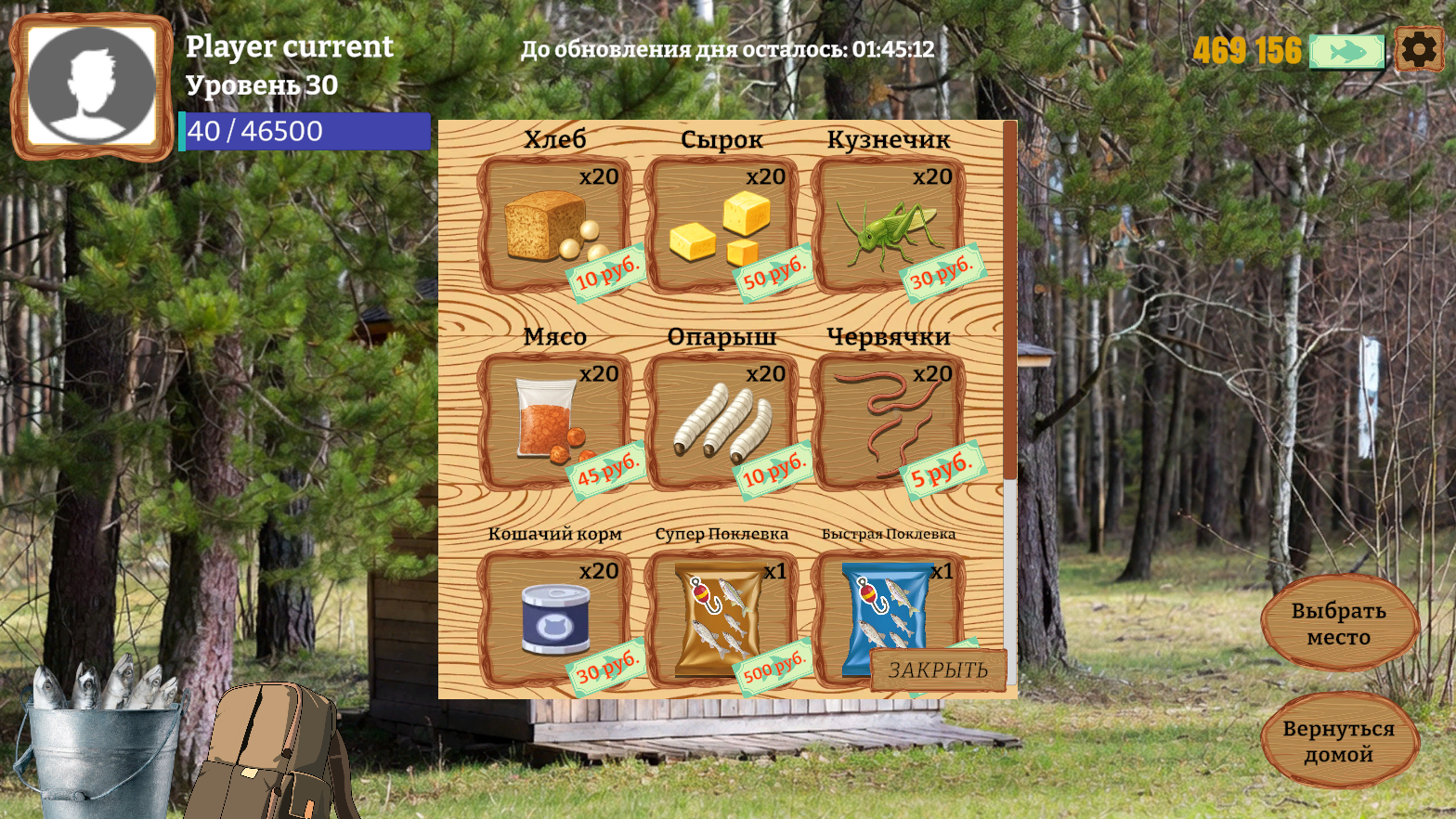Click the green fish currency voucher
This screenshot has height=819, width=1456.
coord(1346,51)
